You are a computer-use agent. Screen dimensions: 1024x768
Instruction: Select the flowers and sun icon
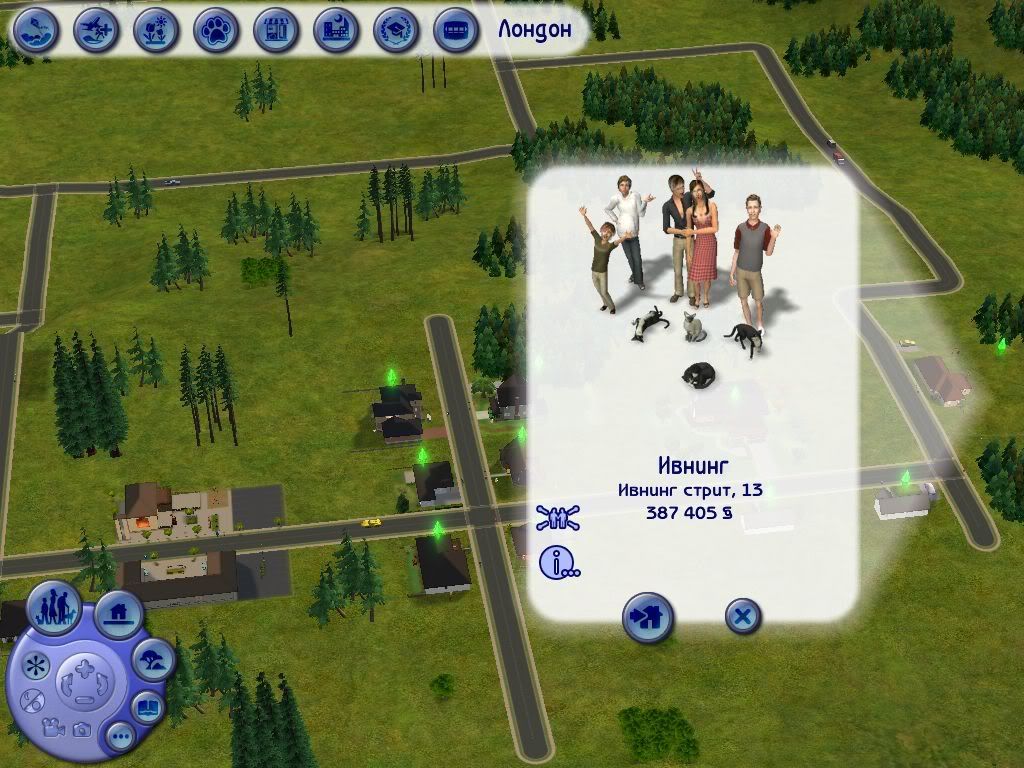(x=156, y=29)
